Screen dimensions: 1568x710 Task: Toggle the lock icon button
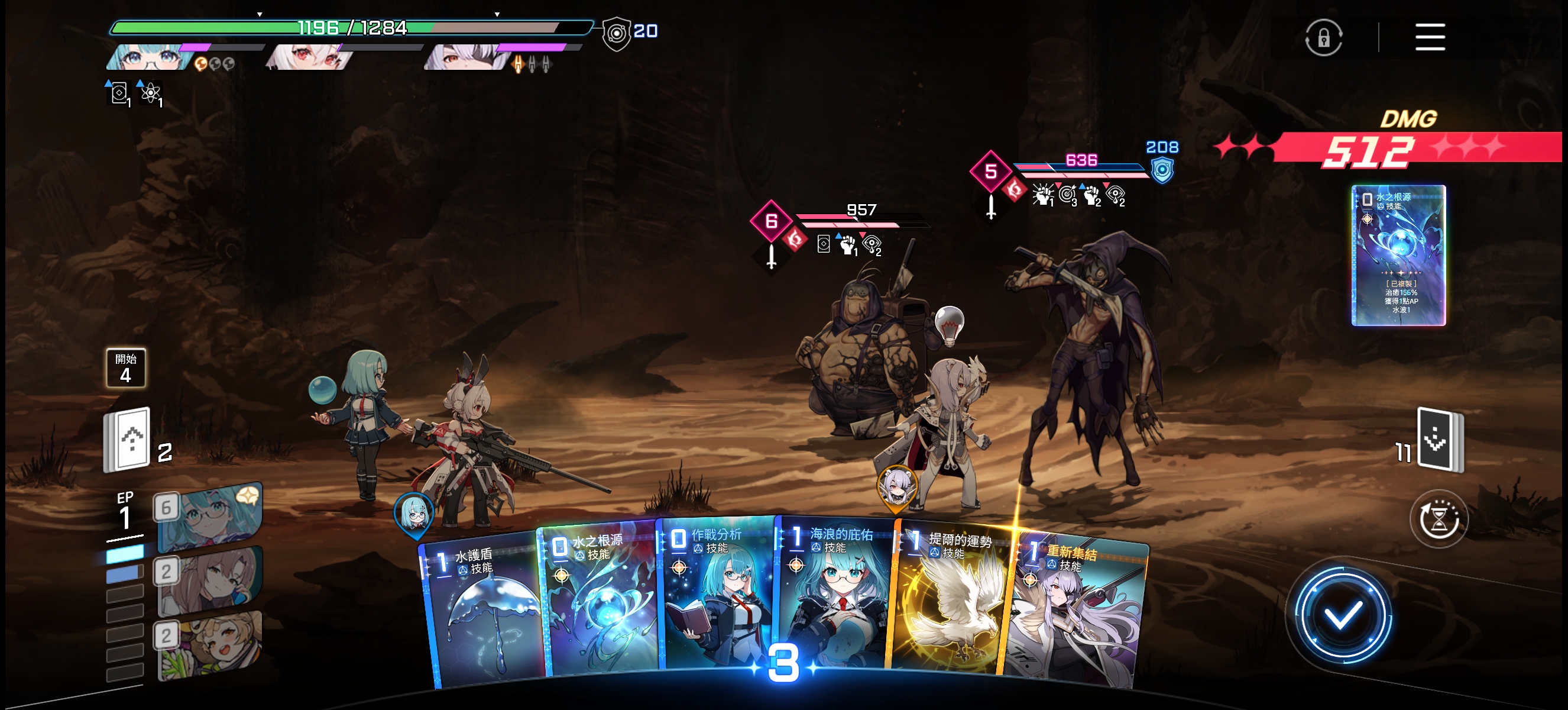(x=1323, y=38)
